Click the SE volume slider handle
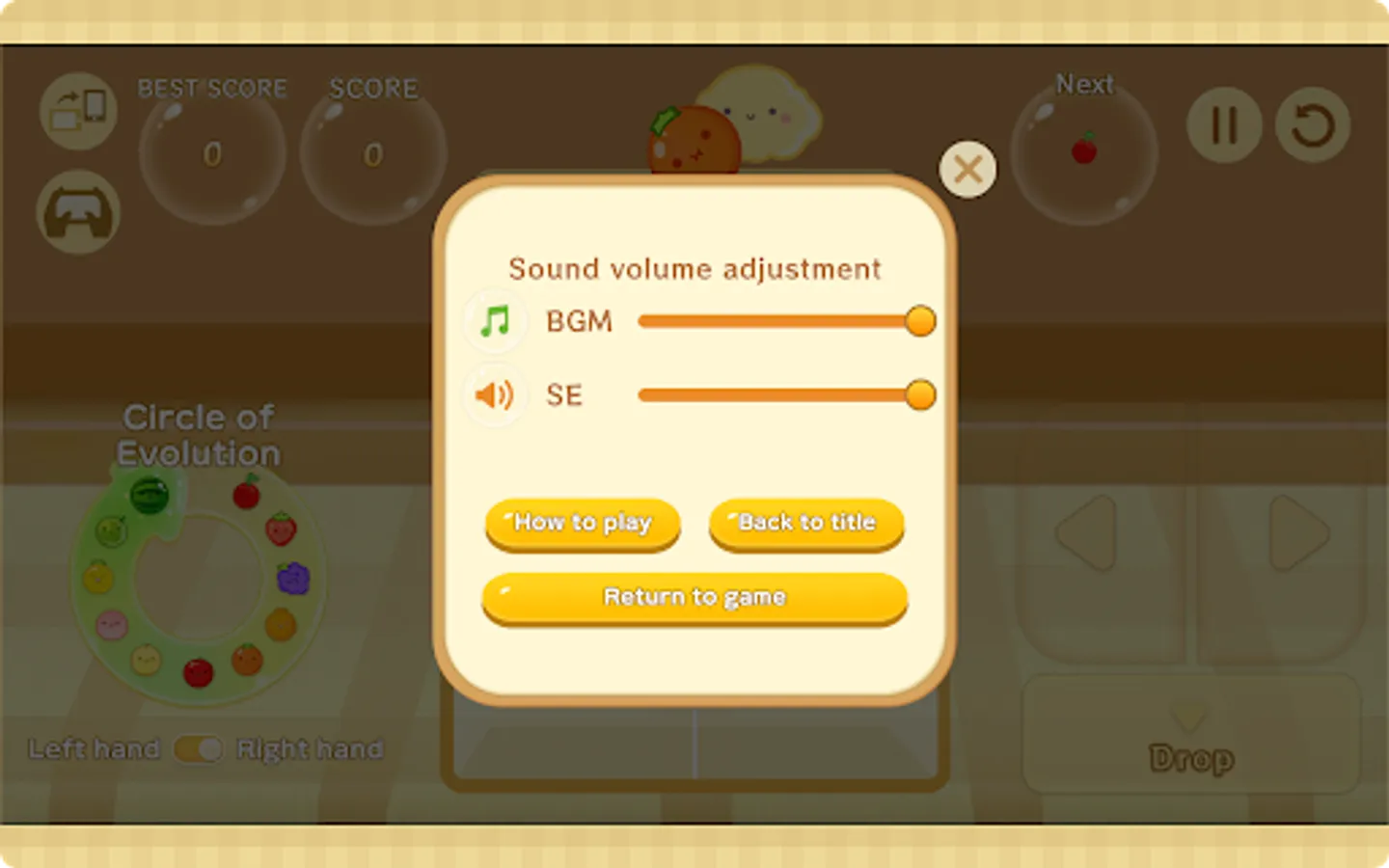Image resolution: width=1389 pixels, height=868 pixels. (x=921, y=394)
